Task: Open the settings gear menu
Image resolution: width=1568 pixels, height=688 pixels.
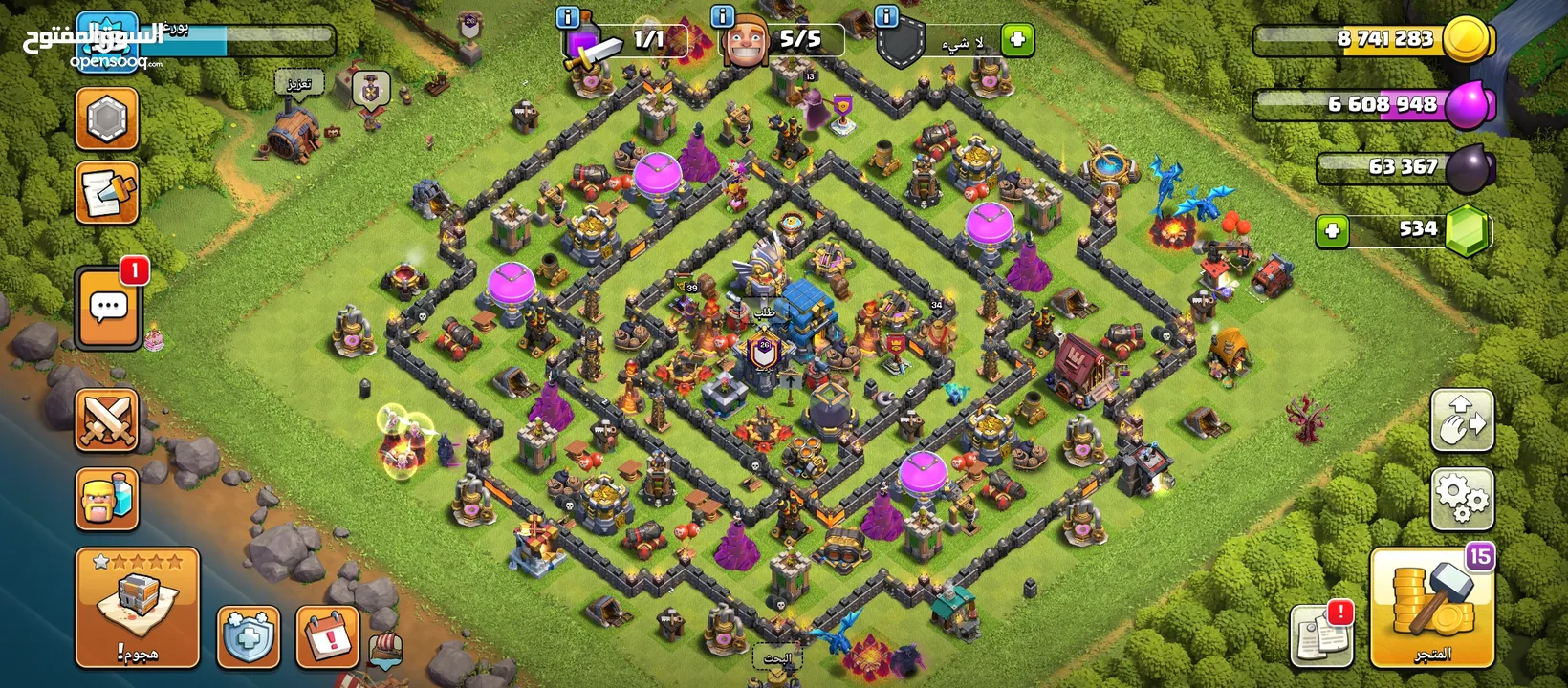Action: 1462,499
